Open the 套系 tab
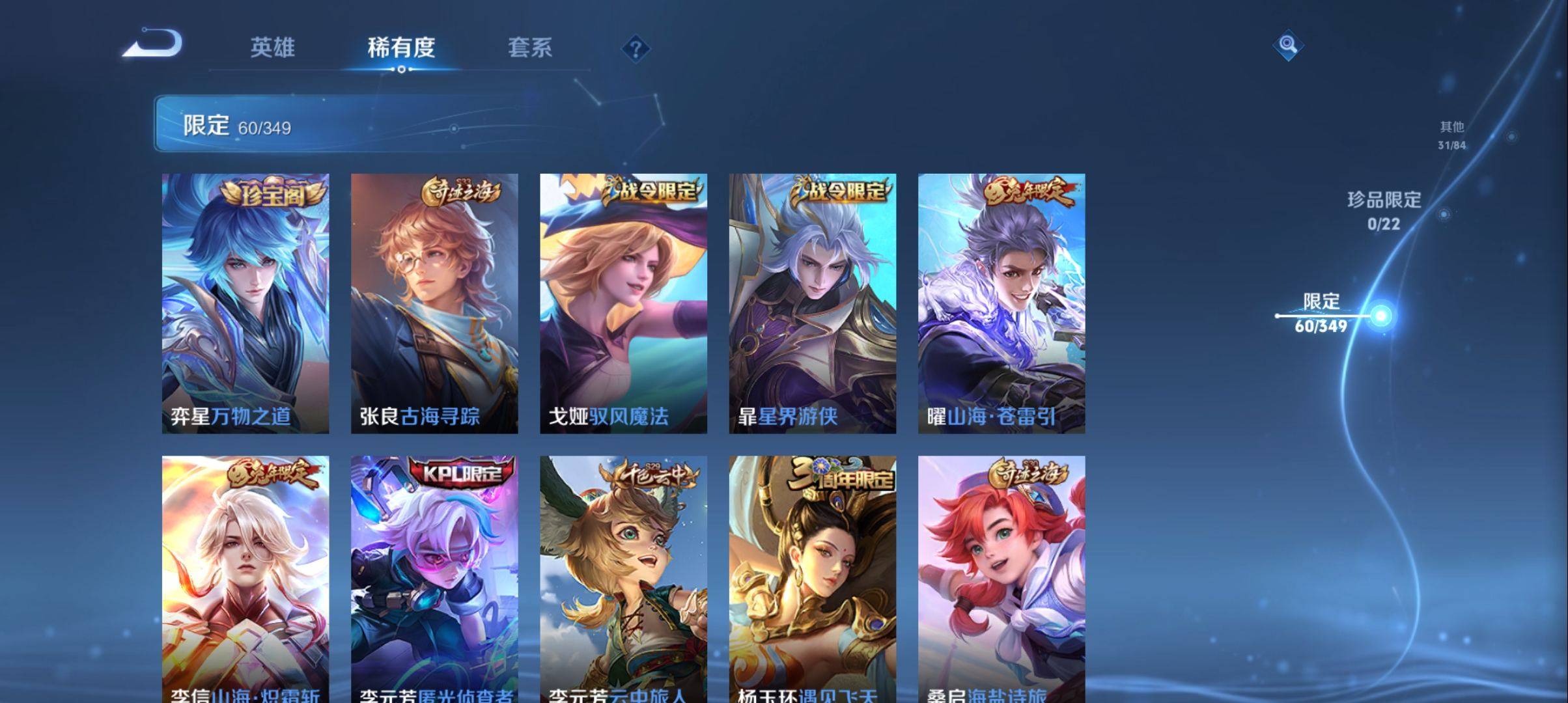Image resolution: width=1568 pixels, height=703 pixels. pos(529,48)
